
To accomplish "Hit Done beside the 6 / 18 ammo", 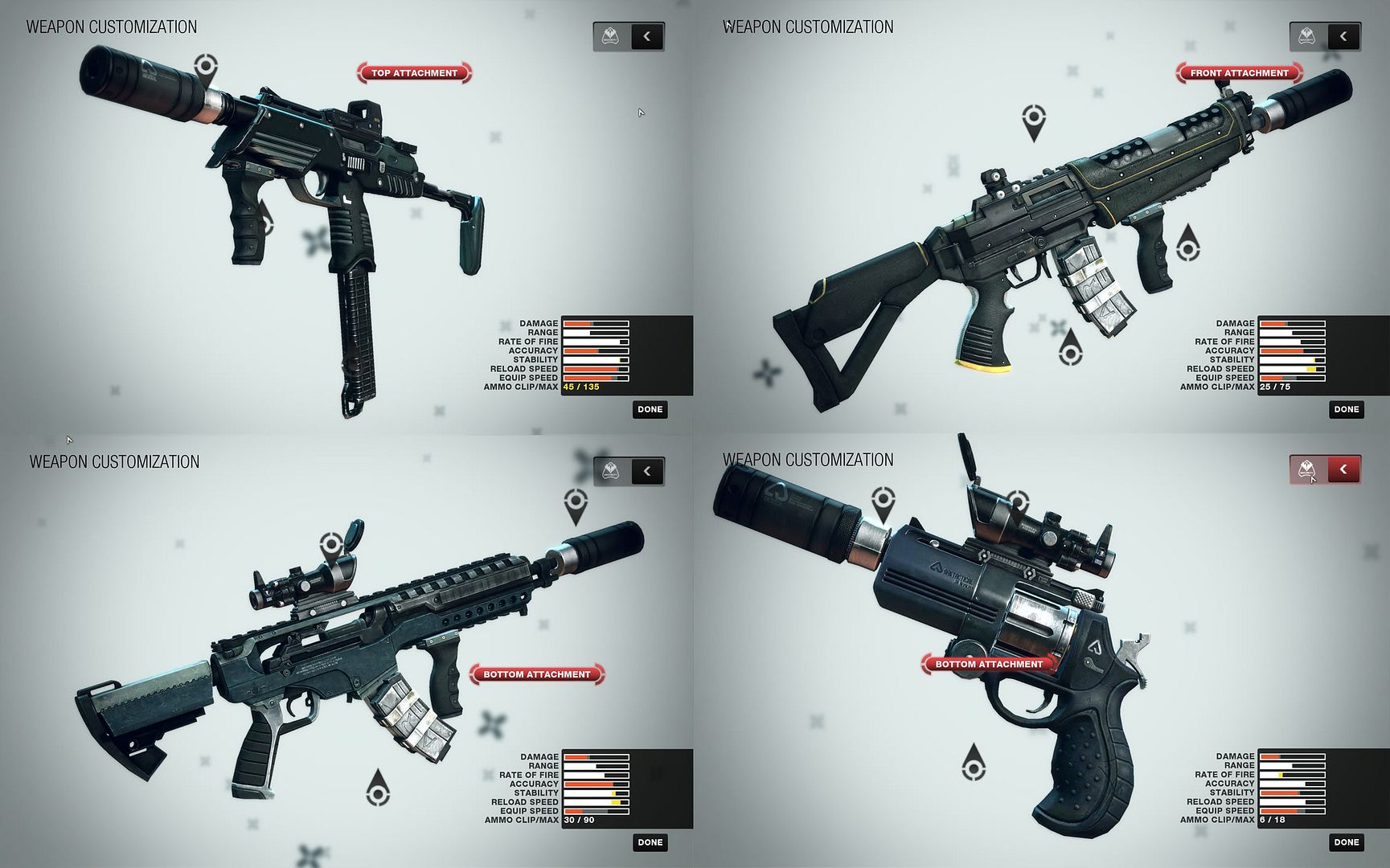I will [1346, 842].
